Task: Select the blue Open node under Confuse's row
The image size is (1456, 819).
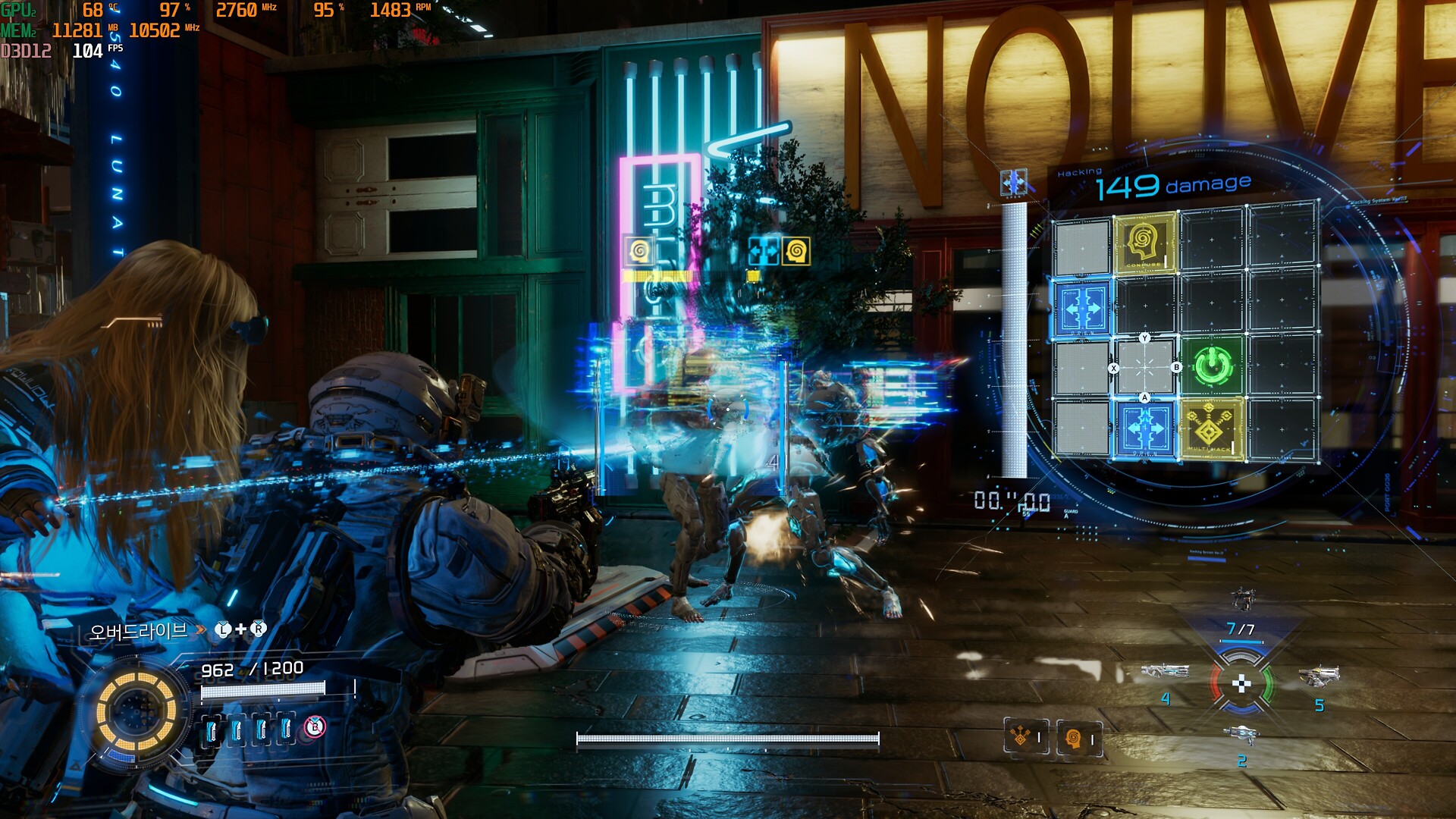Action: (1082, 309)
